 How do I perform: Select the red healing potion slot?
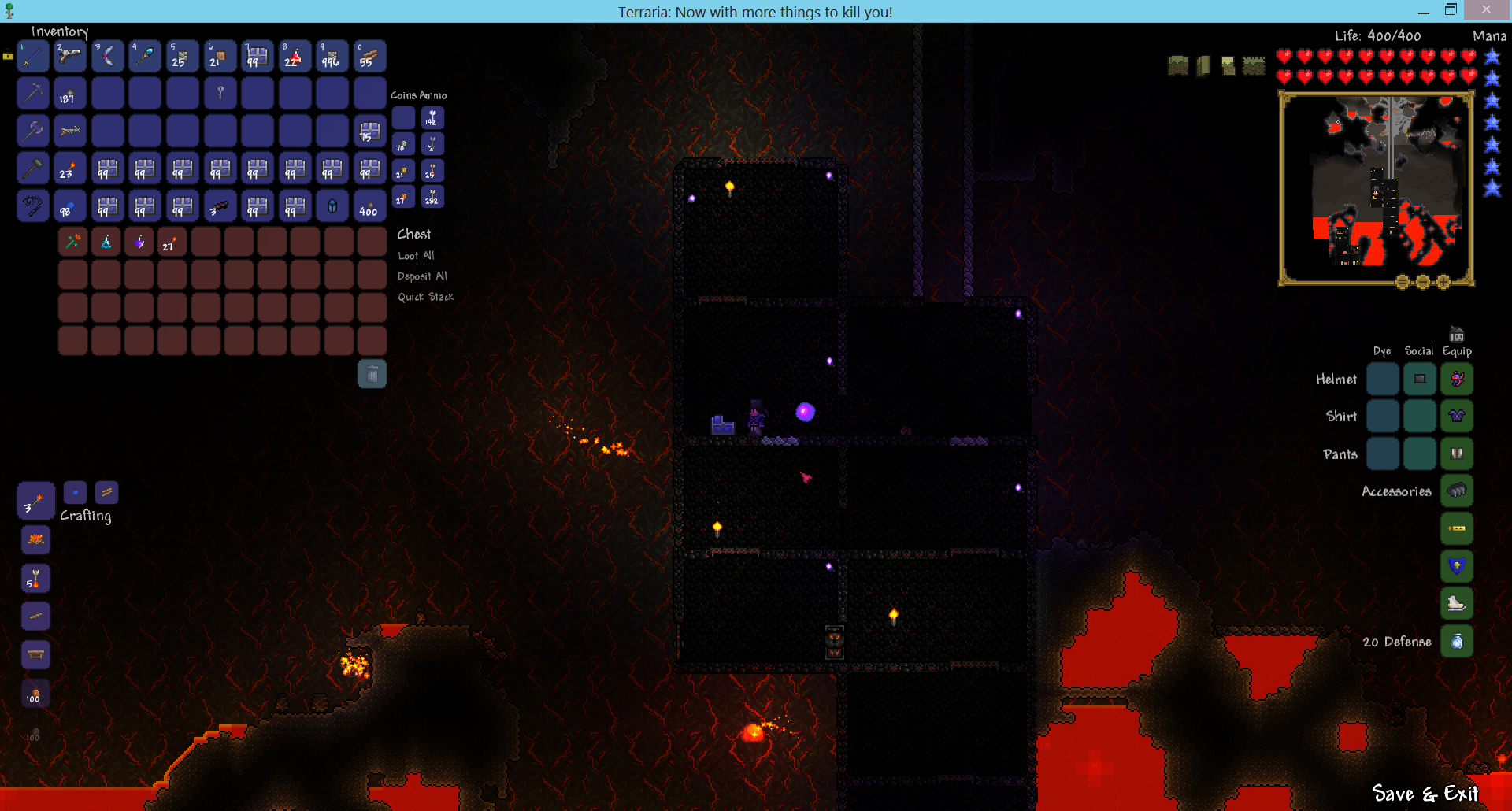pyautogui.click(x=295, y=57)
